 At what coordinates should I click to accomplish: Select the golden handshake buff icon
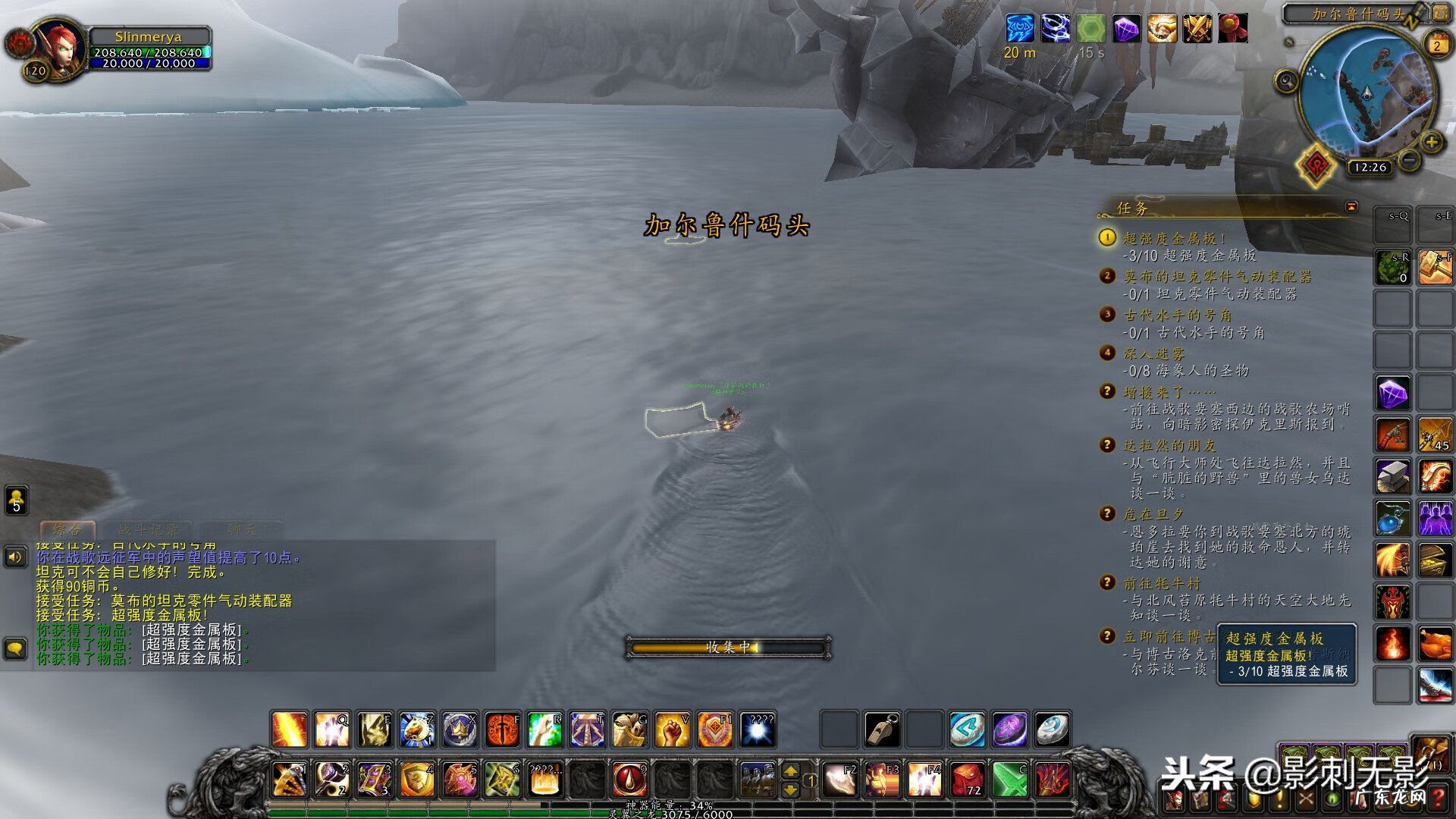click(x=1161, y=30)
